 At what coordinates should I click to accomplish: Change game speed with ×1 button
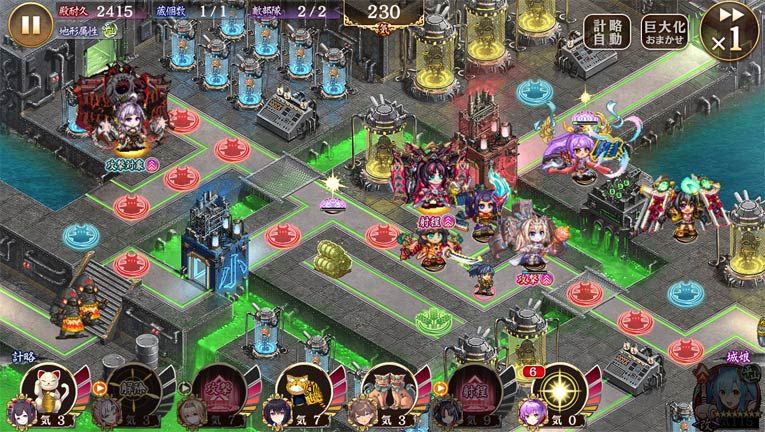(x=730, y=31)
